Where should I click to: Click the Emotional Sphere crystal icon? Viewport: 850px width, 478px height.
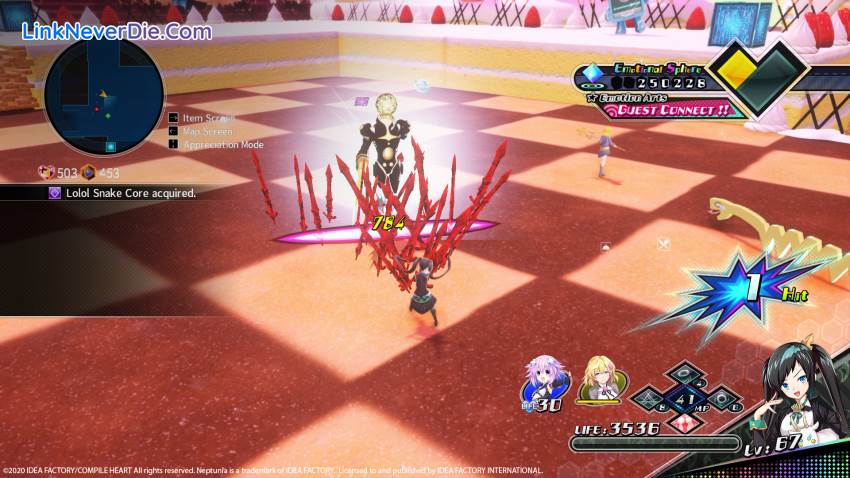(590, 70)
